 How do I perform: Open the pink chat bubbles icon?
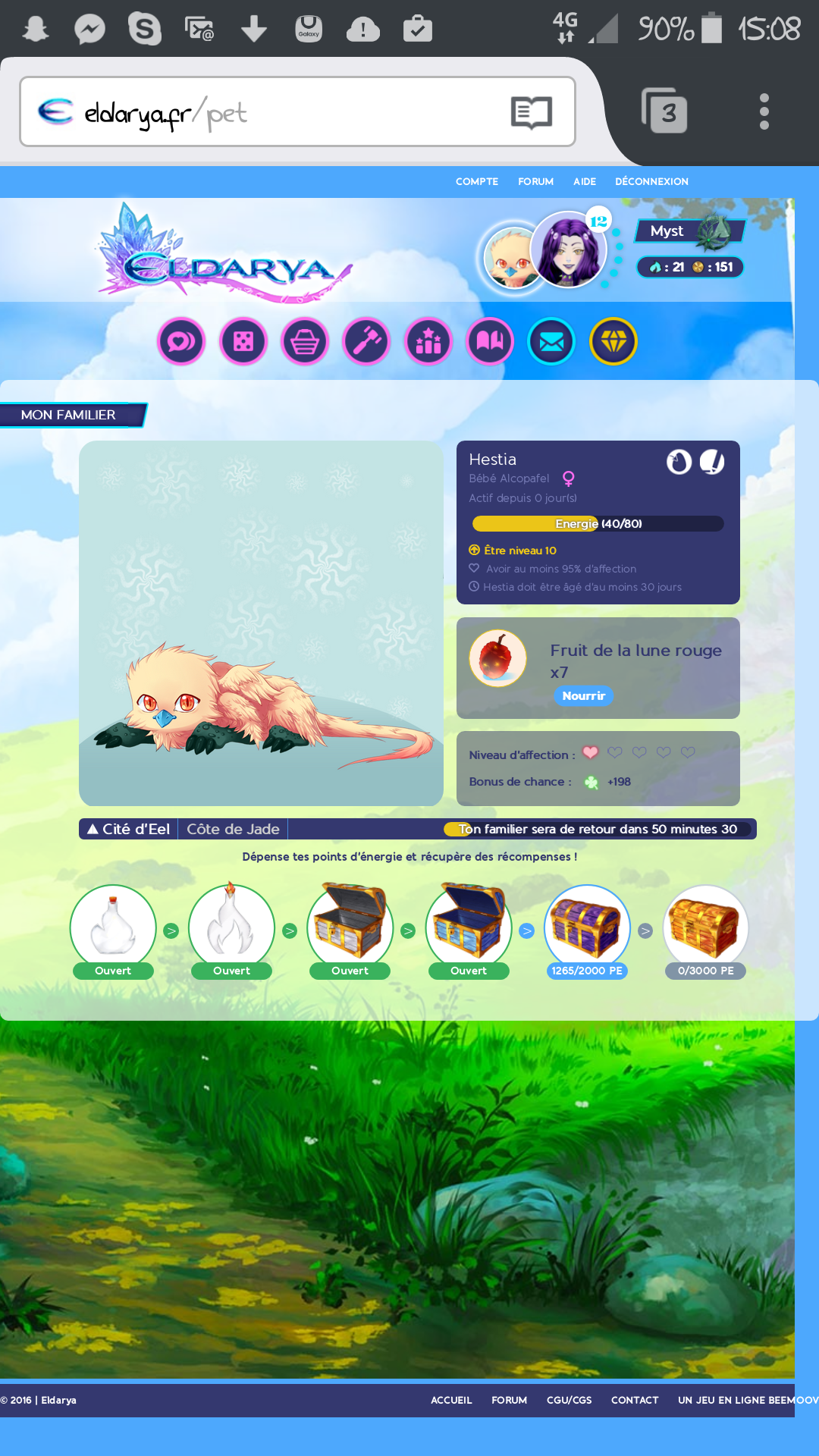click(181, 341)
